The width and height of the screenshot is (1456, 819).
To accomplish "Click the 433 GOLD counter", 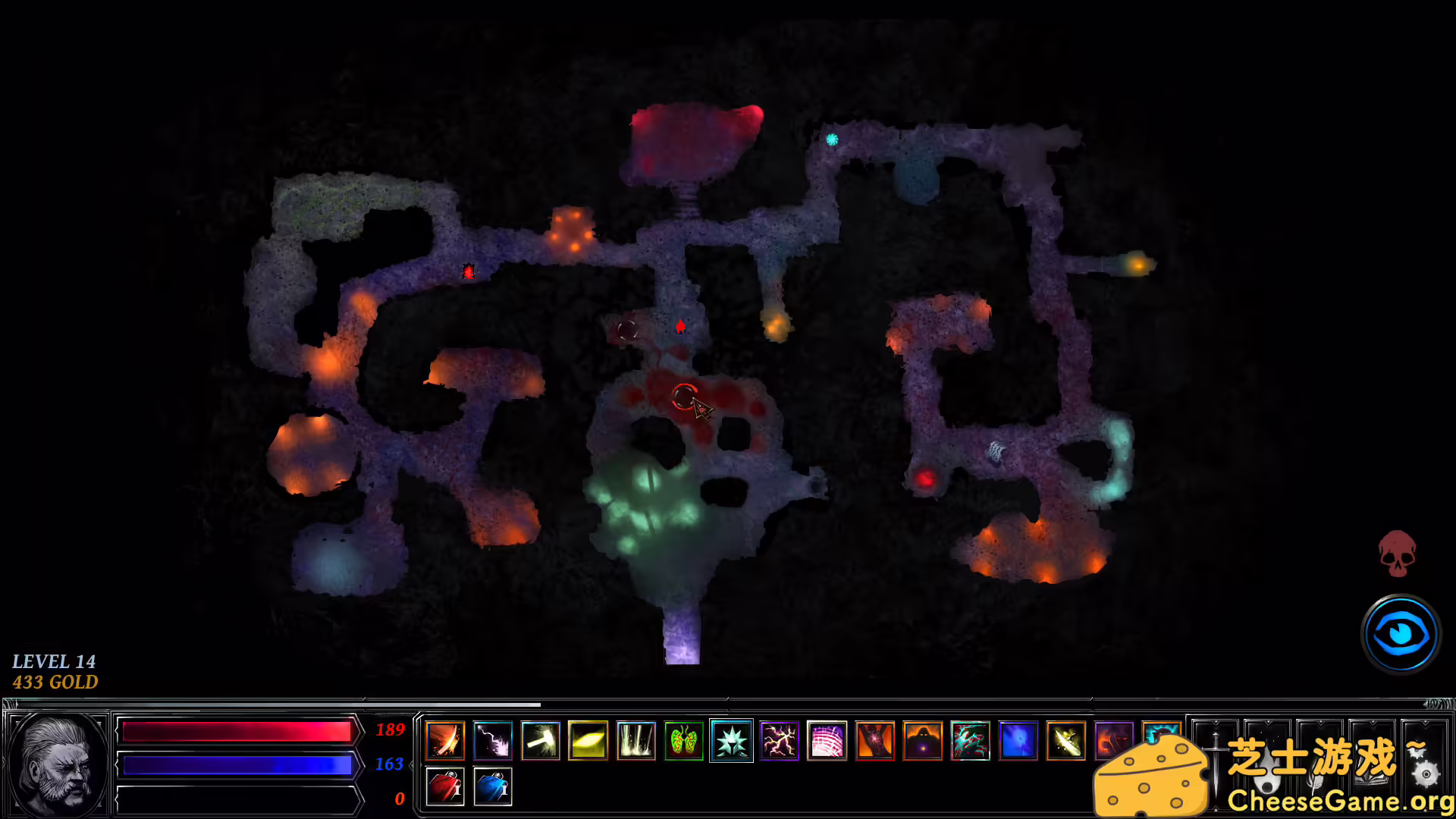I will (x=56, y=682).
